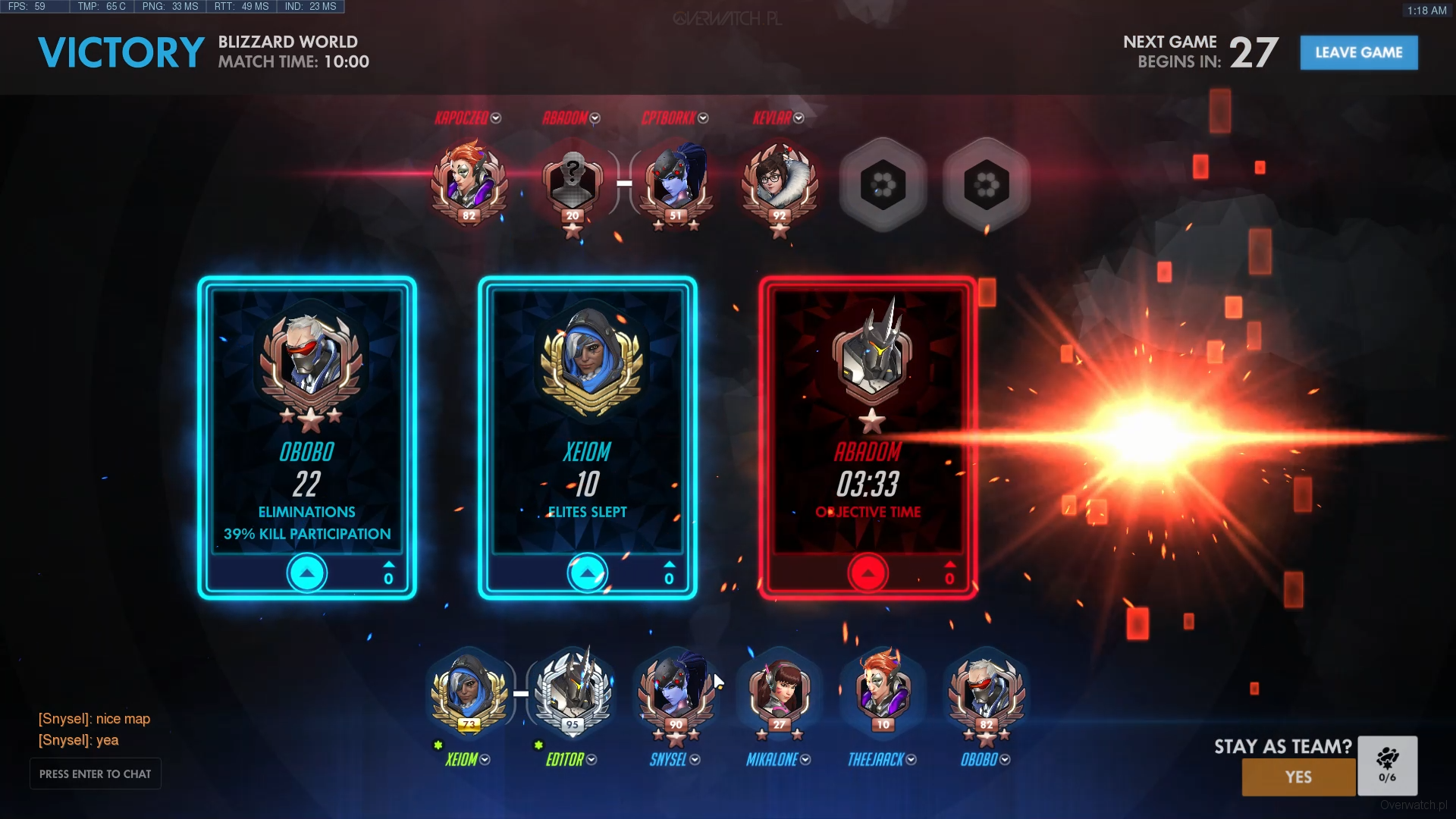Open Snysel's player options dropdown
1456x819 pixels.
point(695,760)
